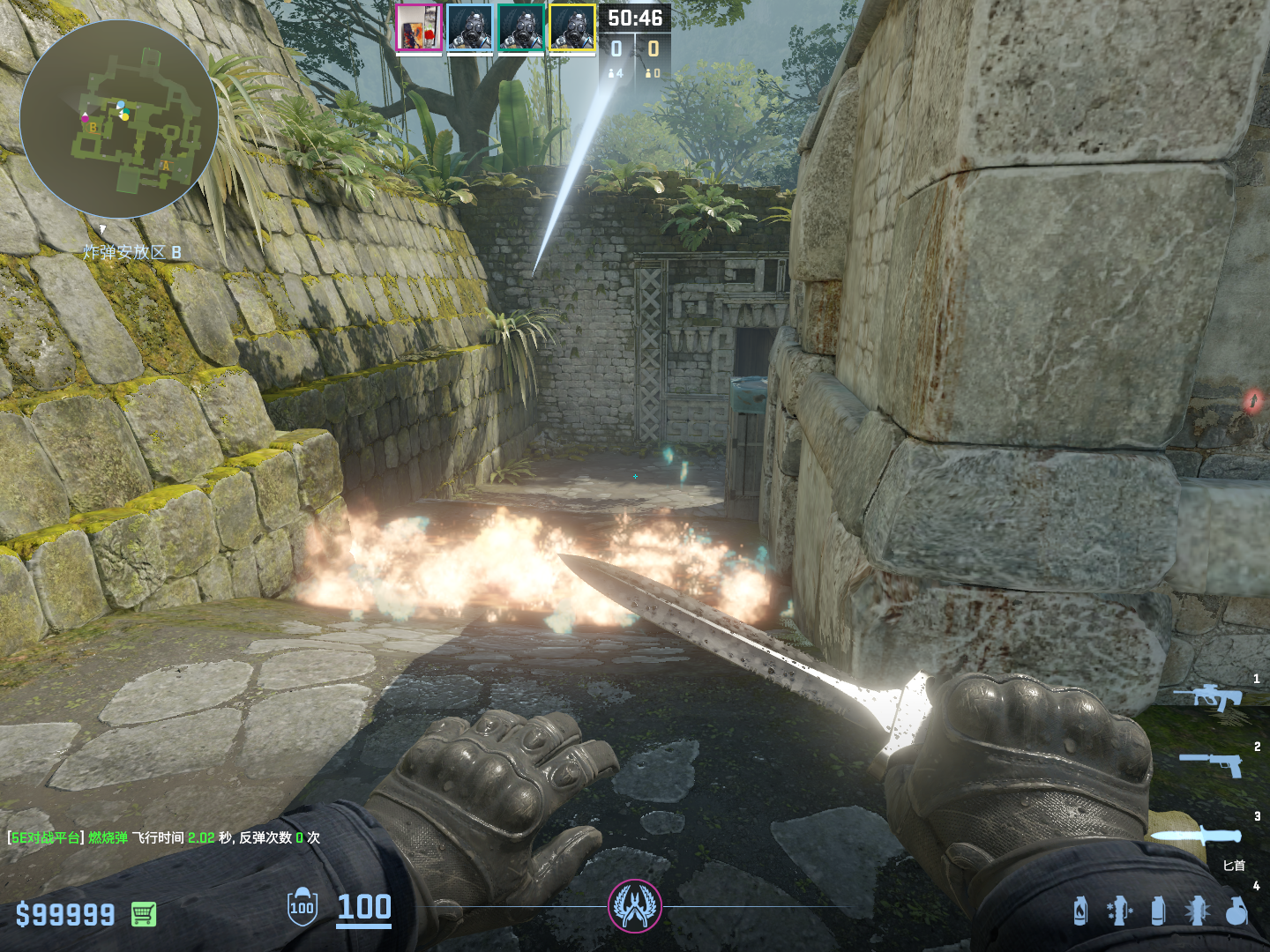Screen dimensions: 1270x952
Task: Select the green-framed player avatar
Action: (x=520, y=28)
